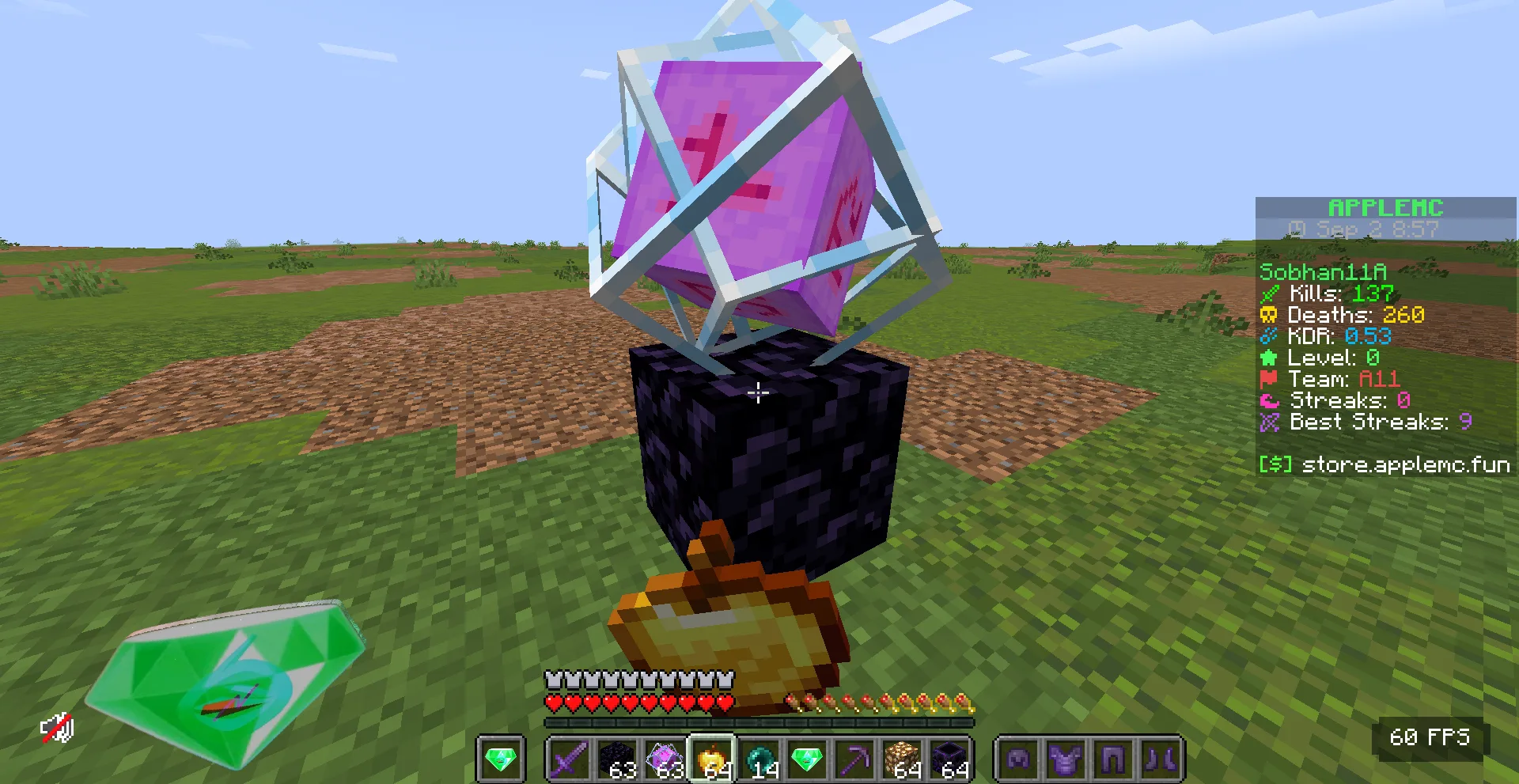
Task: Click the green experience bar
Action: click(x=759, y=721)
